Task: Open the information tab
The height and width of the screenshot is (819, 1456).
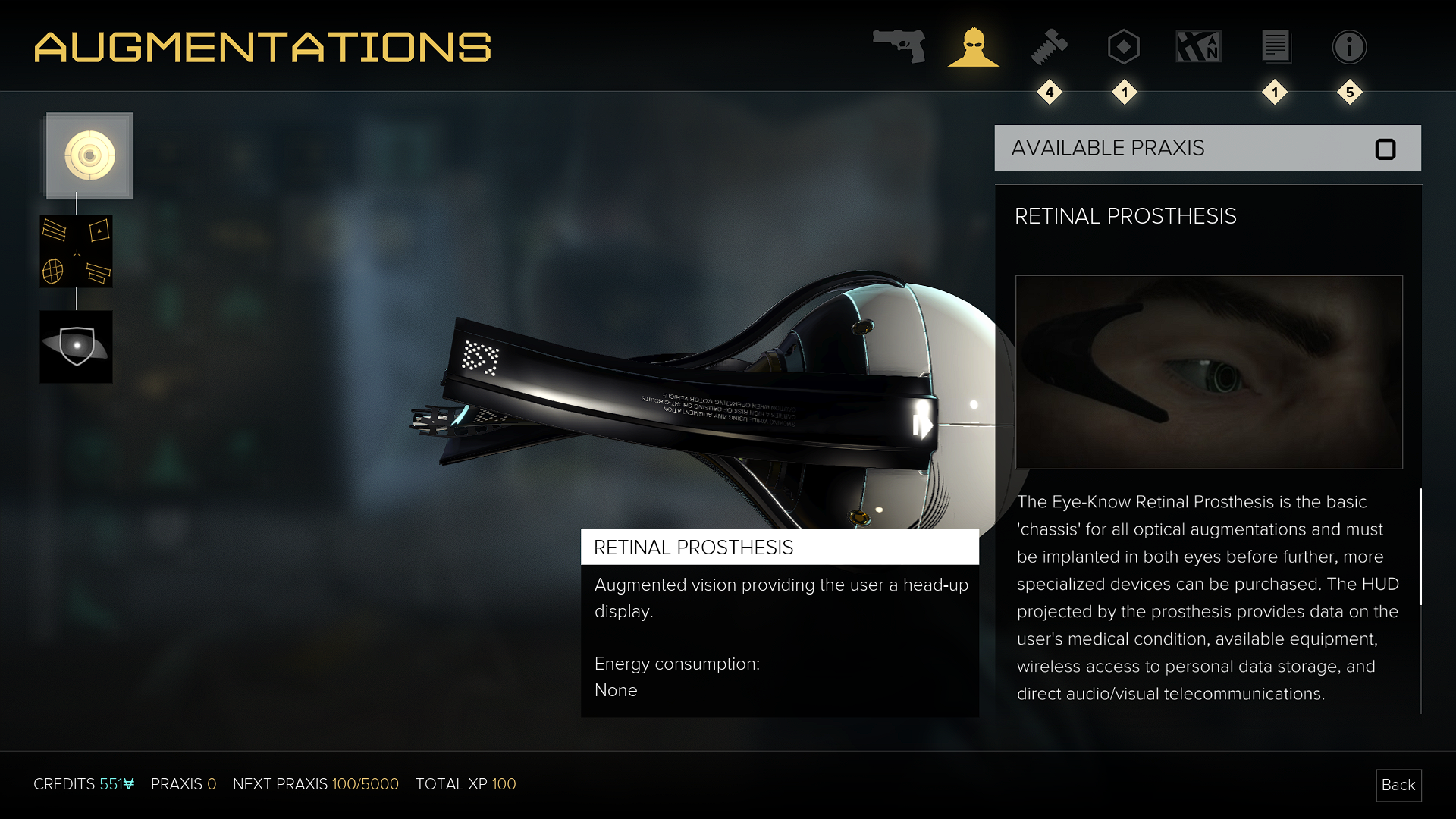Action: [x=1349, y=47]
